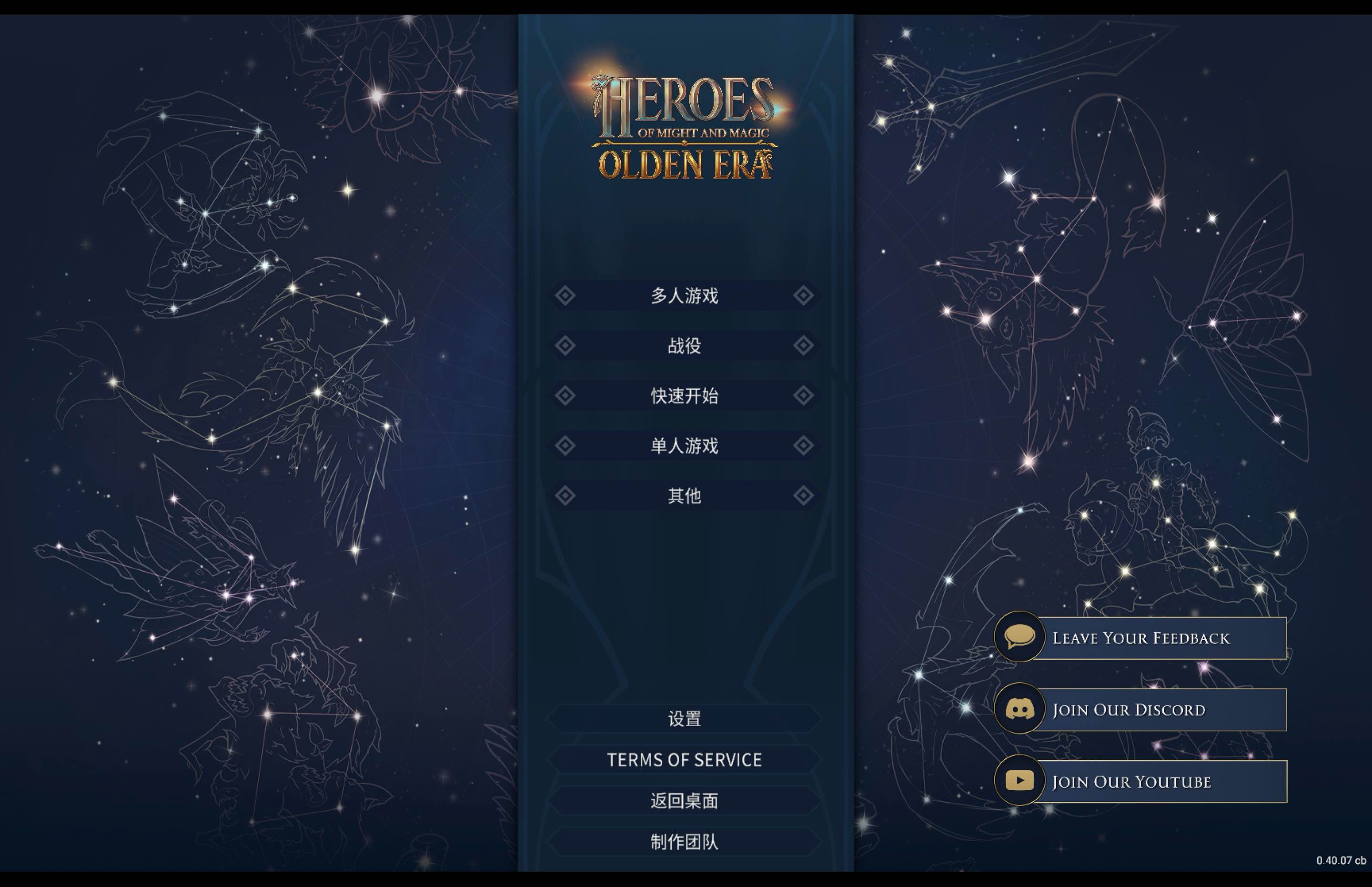Click the Heroes Olden Era logo
Image resolution: width=1372 pixels, height=887 pixels.
pyautogui.click(x=683, y=123)
